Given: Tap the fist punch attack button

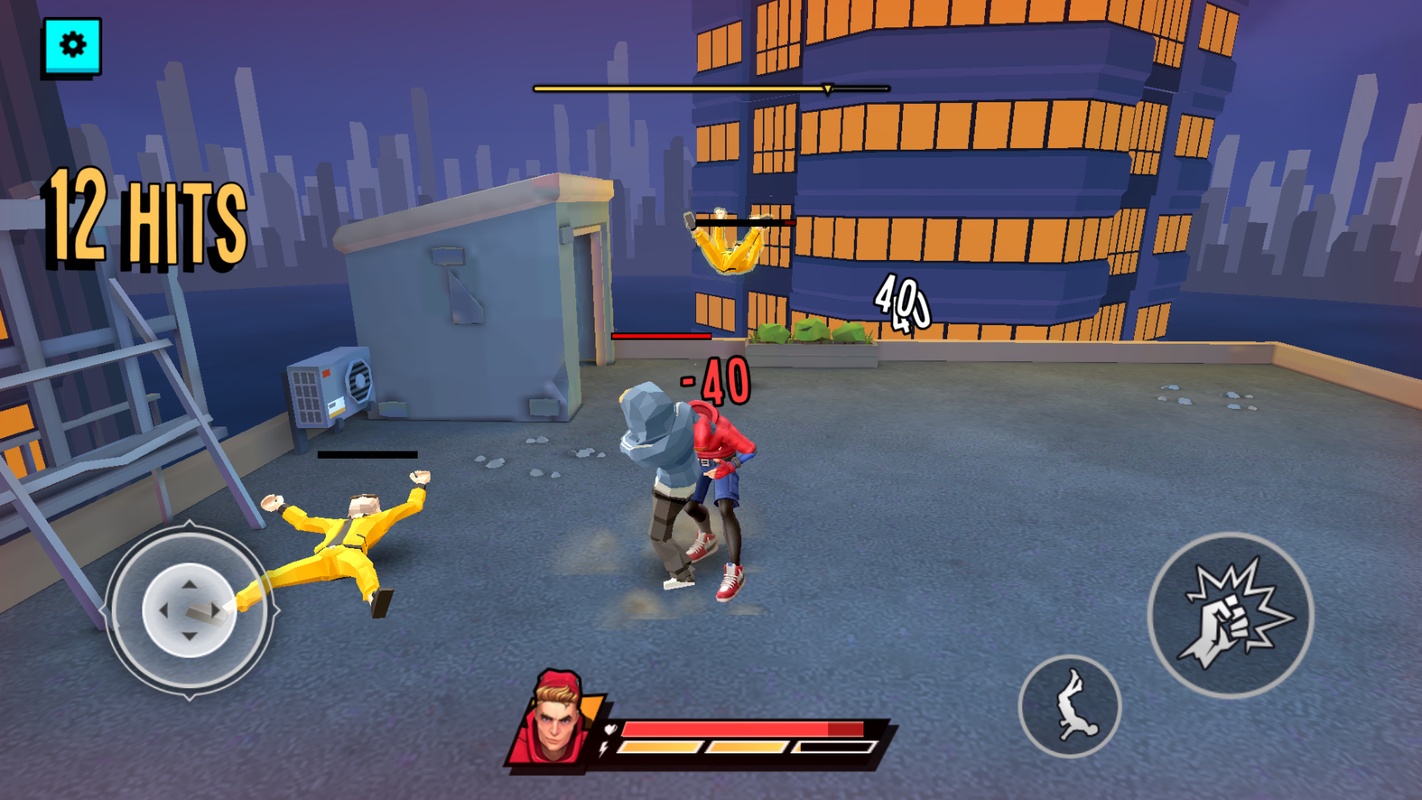Looking at the screenshot, I should (x=1229, y=615).
